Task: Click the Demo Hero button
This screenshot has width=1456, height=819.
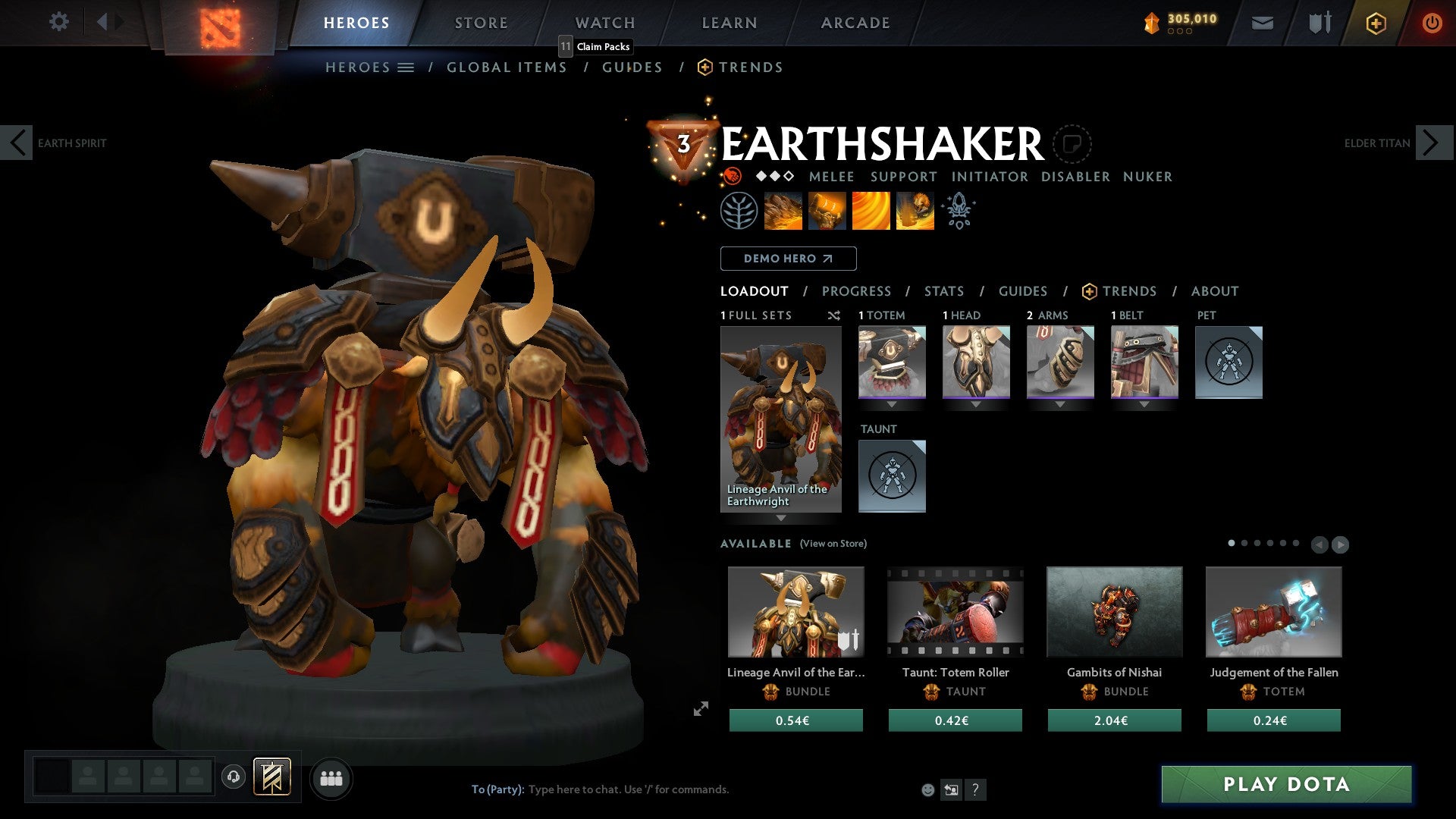Action: (x=787, y=258)
